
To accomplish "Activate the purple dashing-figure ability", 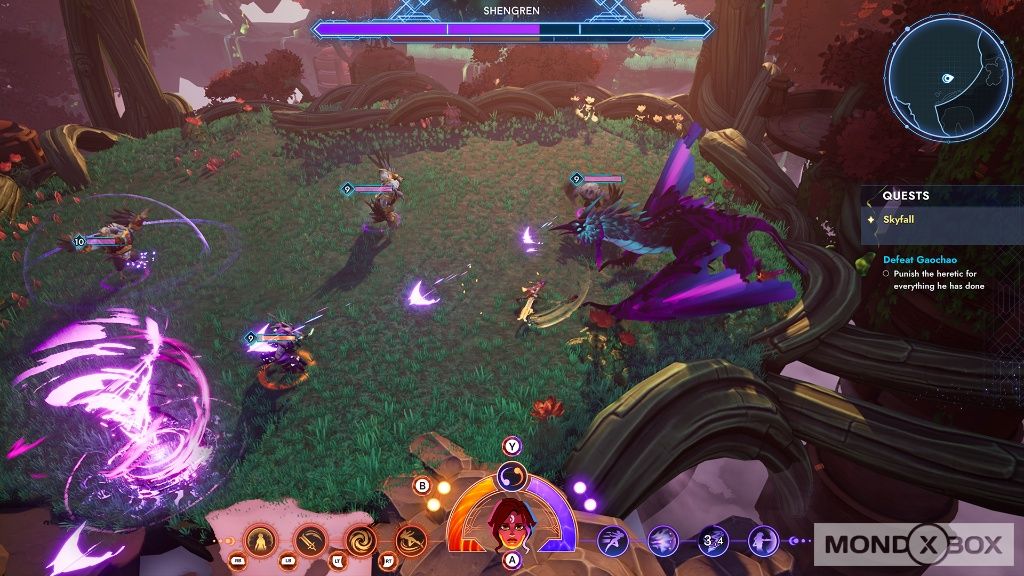I will [x=613, y=541].
